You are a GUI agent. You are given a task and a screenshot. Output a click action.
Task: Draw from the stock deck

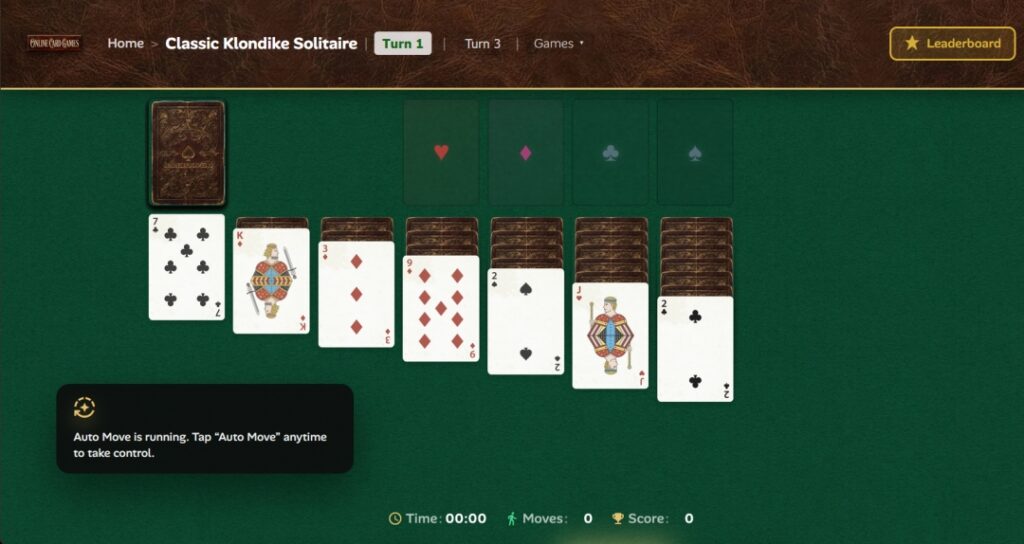click(187, 153)
